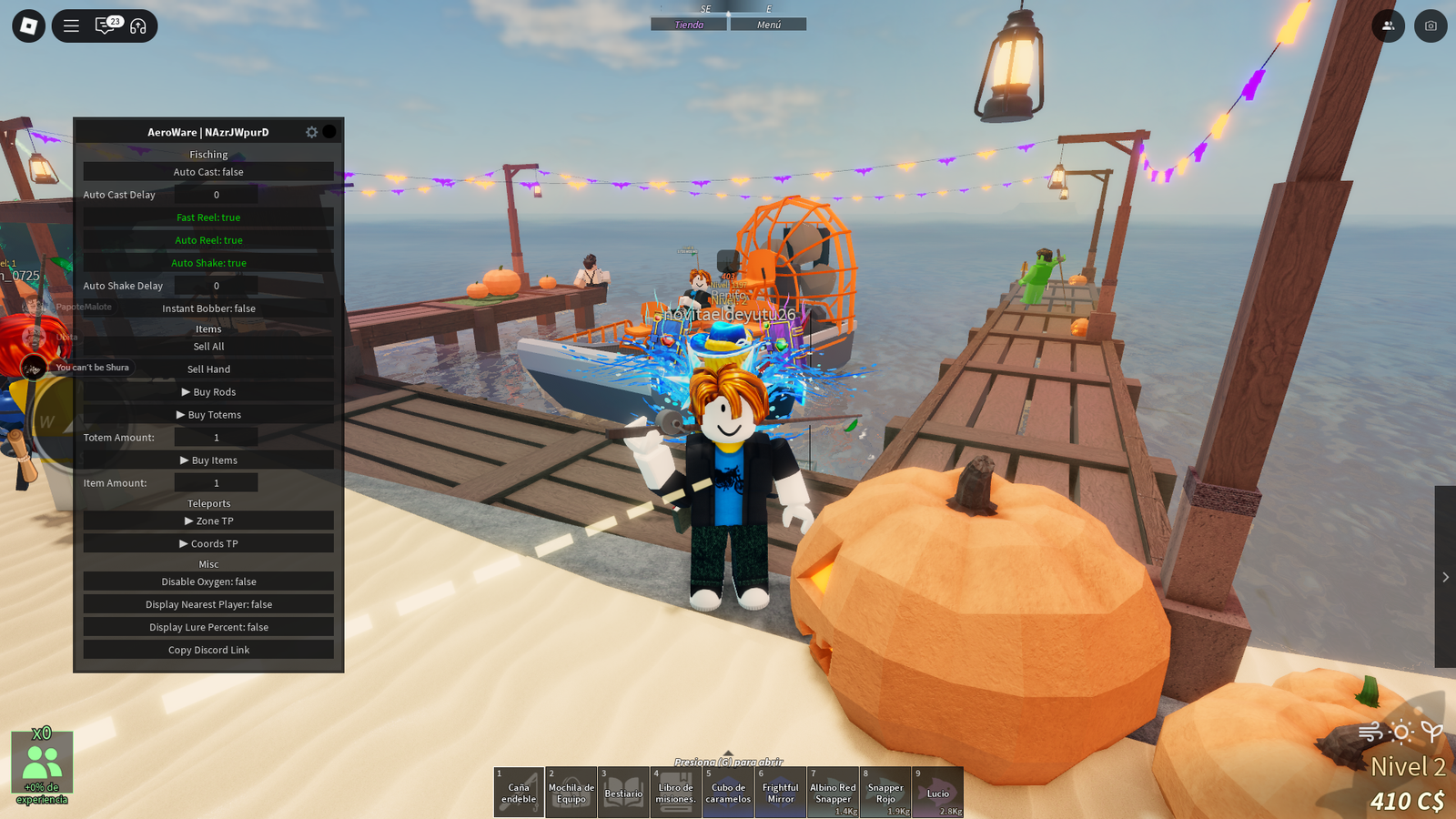Open AeroWare gear settings
This screenshot has height=819, width=1456.
[311, 132]
